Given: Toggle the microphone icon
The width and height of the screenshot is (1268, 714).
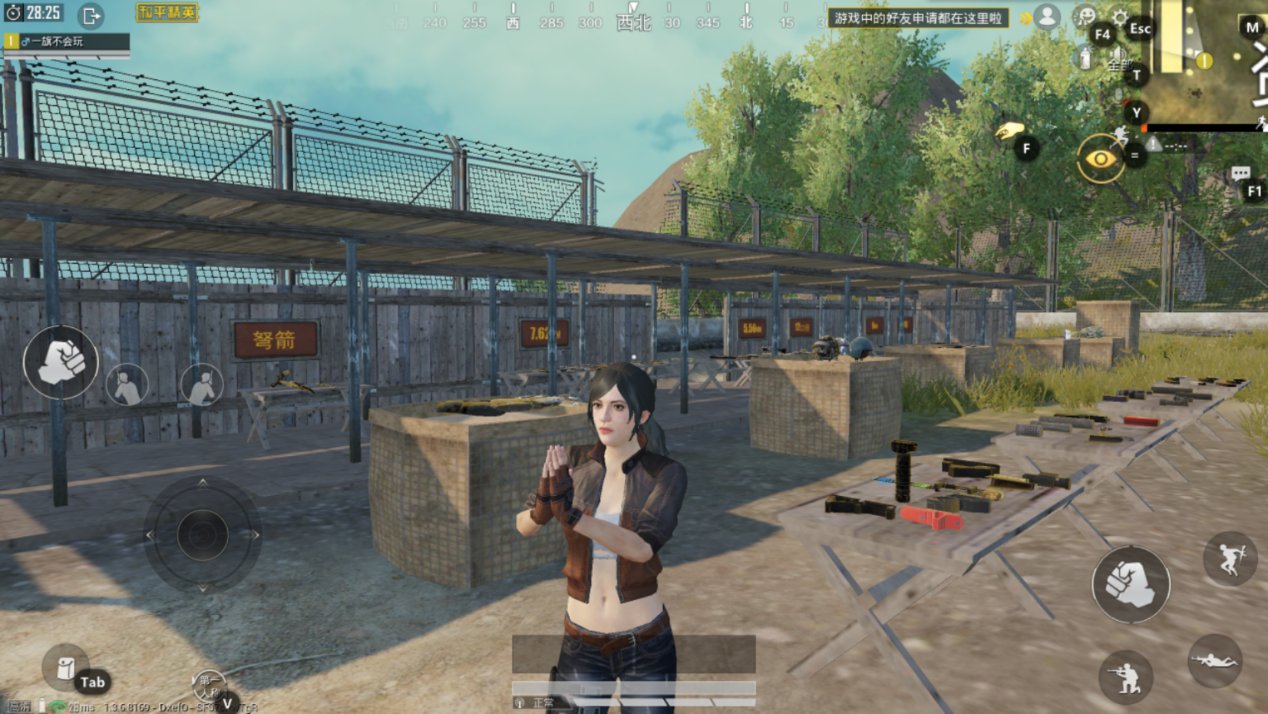Looking at the screenshot, I should [x=1119, y=95].
